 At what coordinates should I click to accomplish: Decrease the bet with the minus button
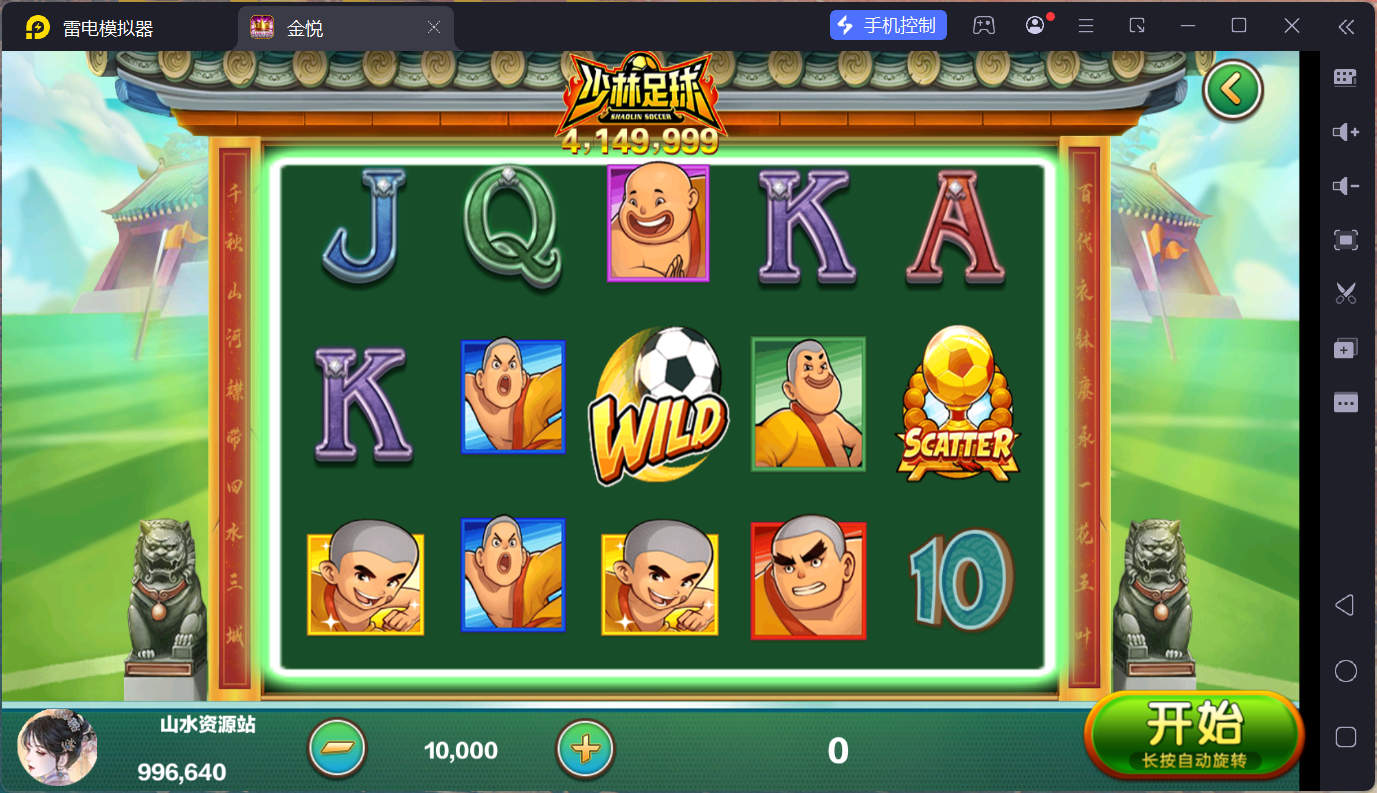click(338, 748)
